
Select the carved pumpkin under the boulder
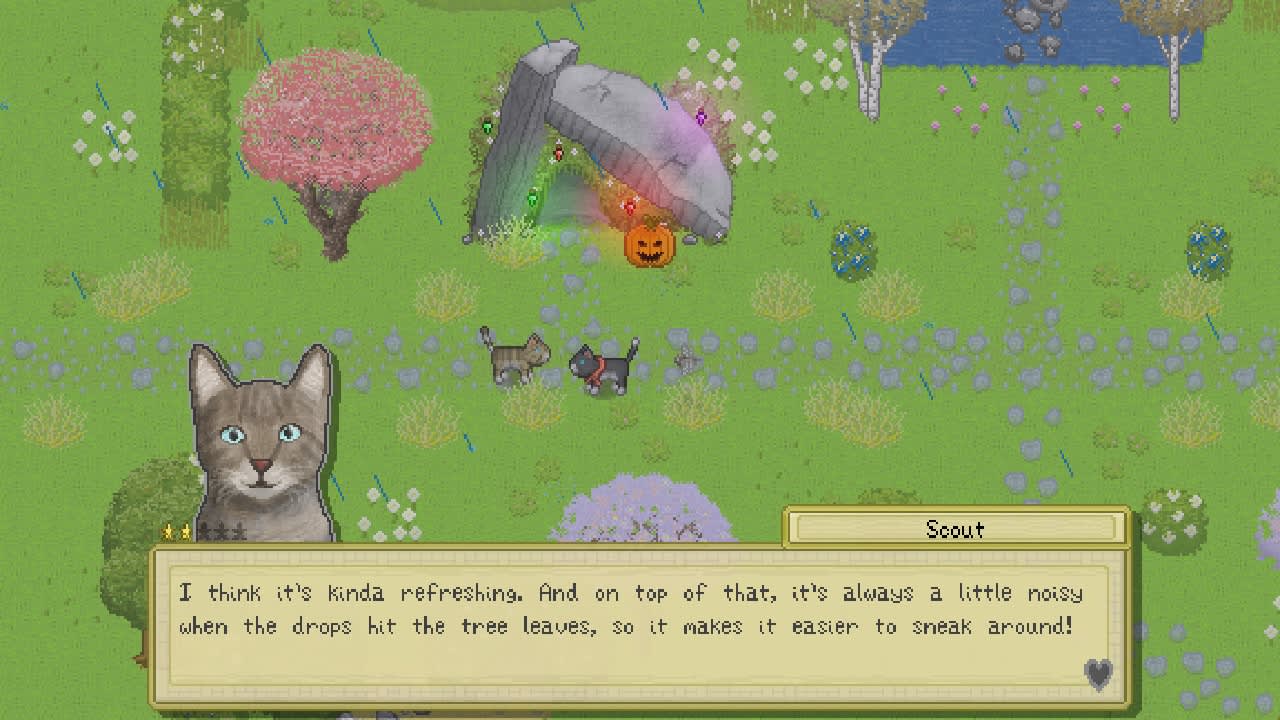pos(648,244)
